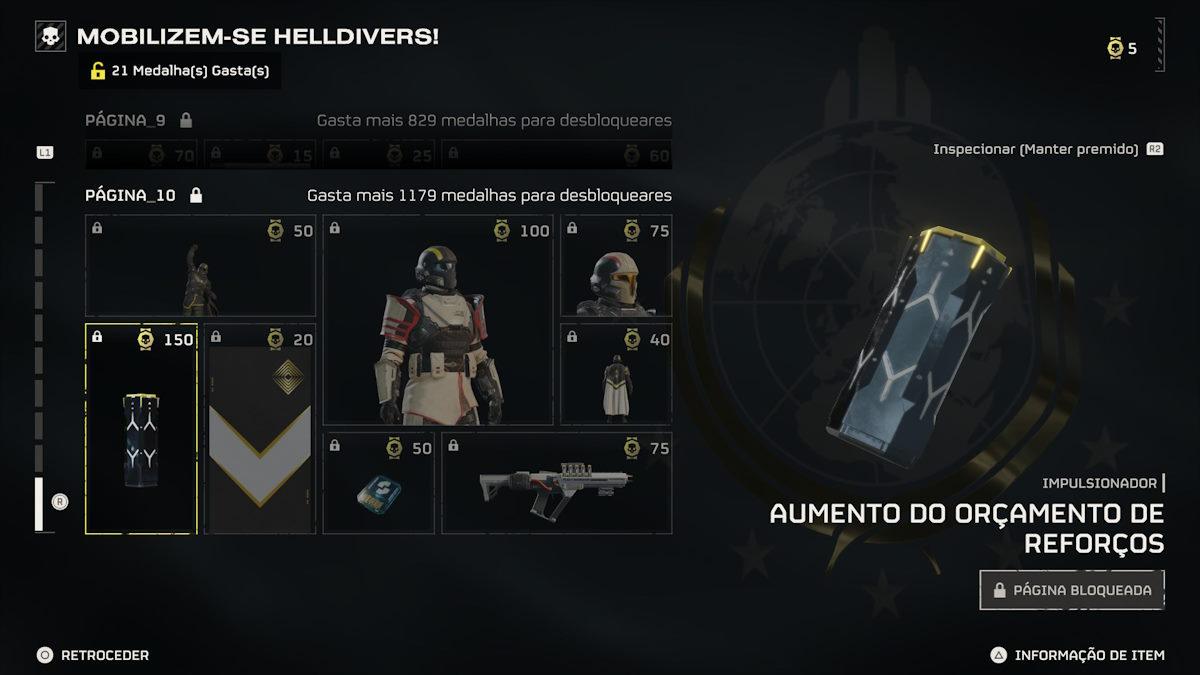Click the Página Bloqueada button
Image resolution: width=1200 pixels, height=675 pixels.
pyautogui.click(x=1072, y=590)
